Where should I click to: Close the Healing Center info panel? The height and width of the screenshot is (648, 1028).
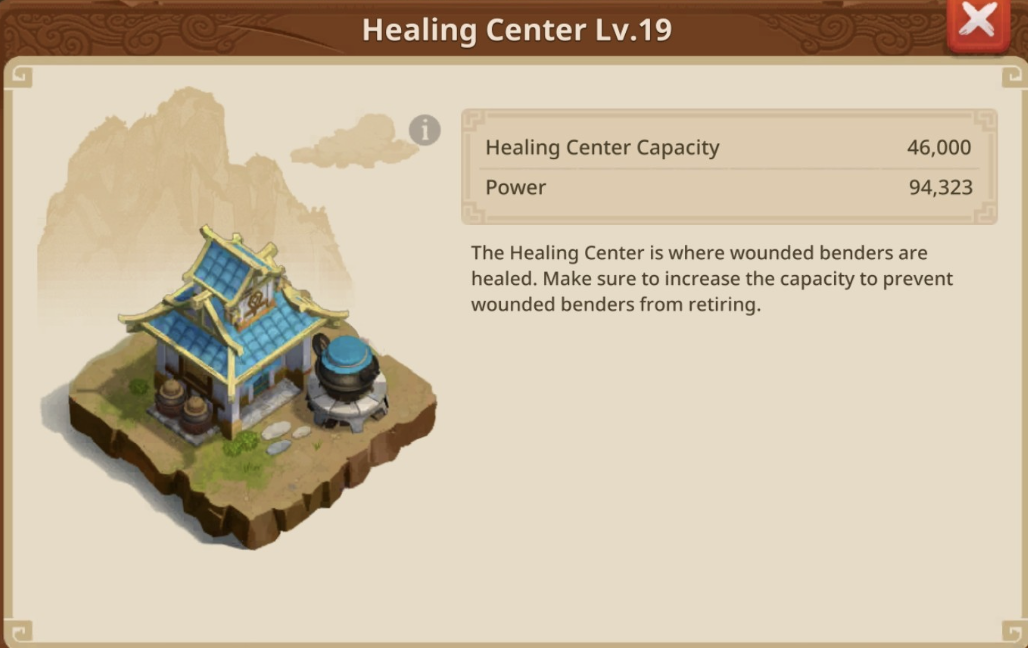point(976,22)
